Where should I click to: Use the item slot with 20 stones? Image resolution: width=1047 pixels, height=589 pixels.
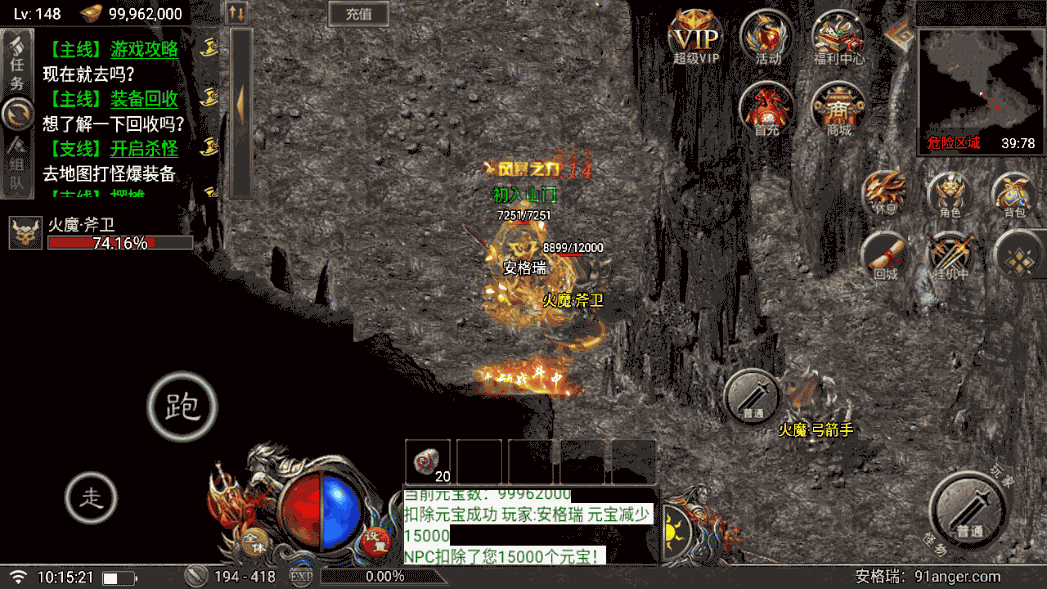(x=430, y=462)
